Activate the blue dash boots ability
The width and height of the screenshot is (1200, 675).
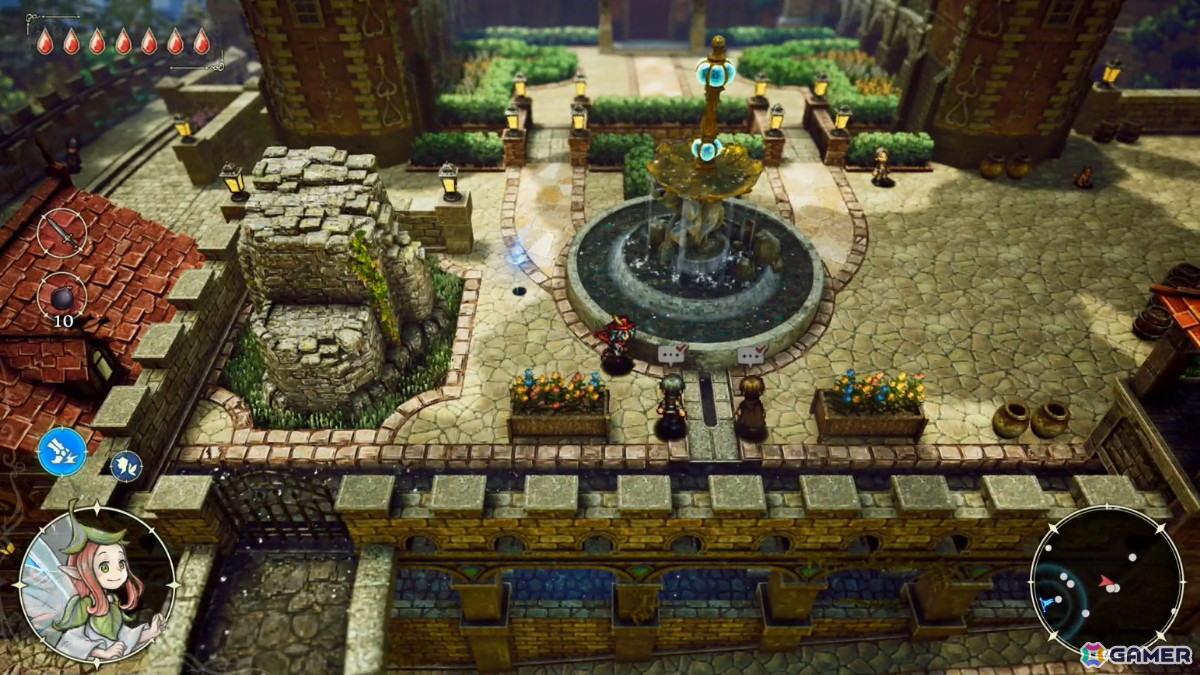62,451
